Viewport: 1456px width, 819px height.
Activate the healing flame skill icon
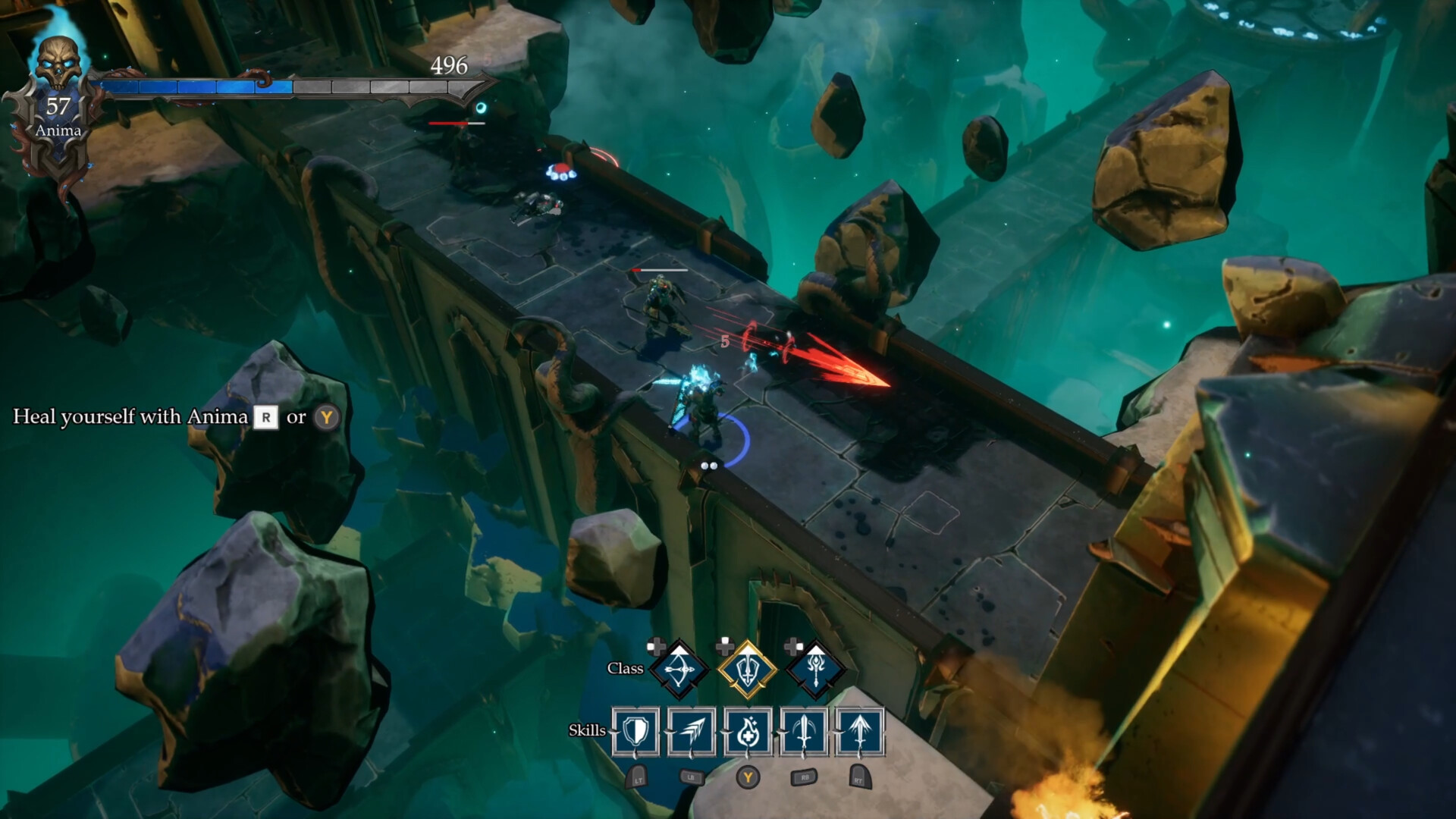click(748, 732)
